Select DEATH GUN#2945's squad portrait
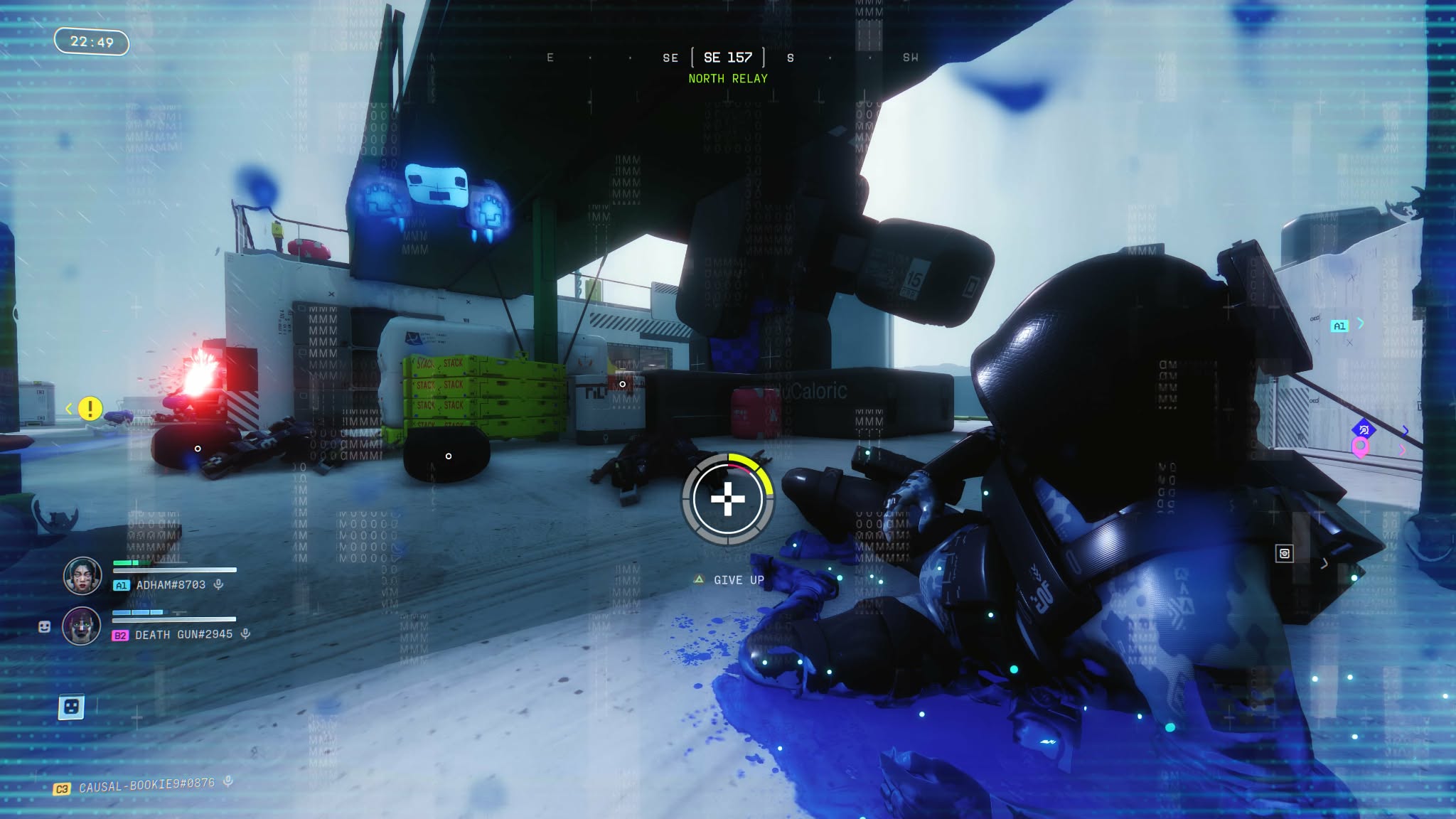Image resolution: width=1456 pixels, height=819 pixels. point(82,626)
